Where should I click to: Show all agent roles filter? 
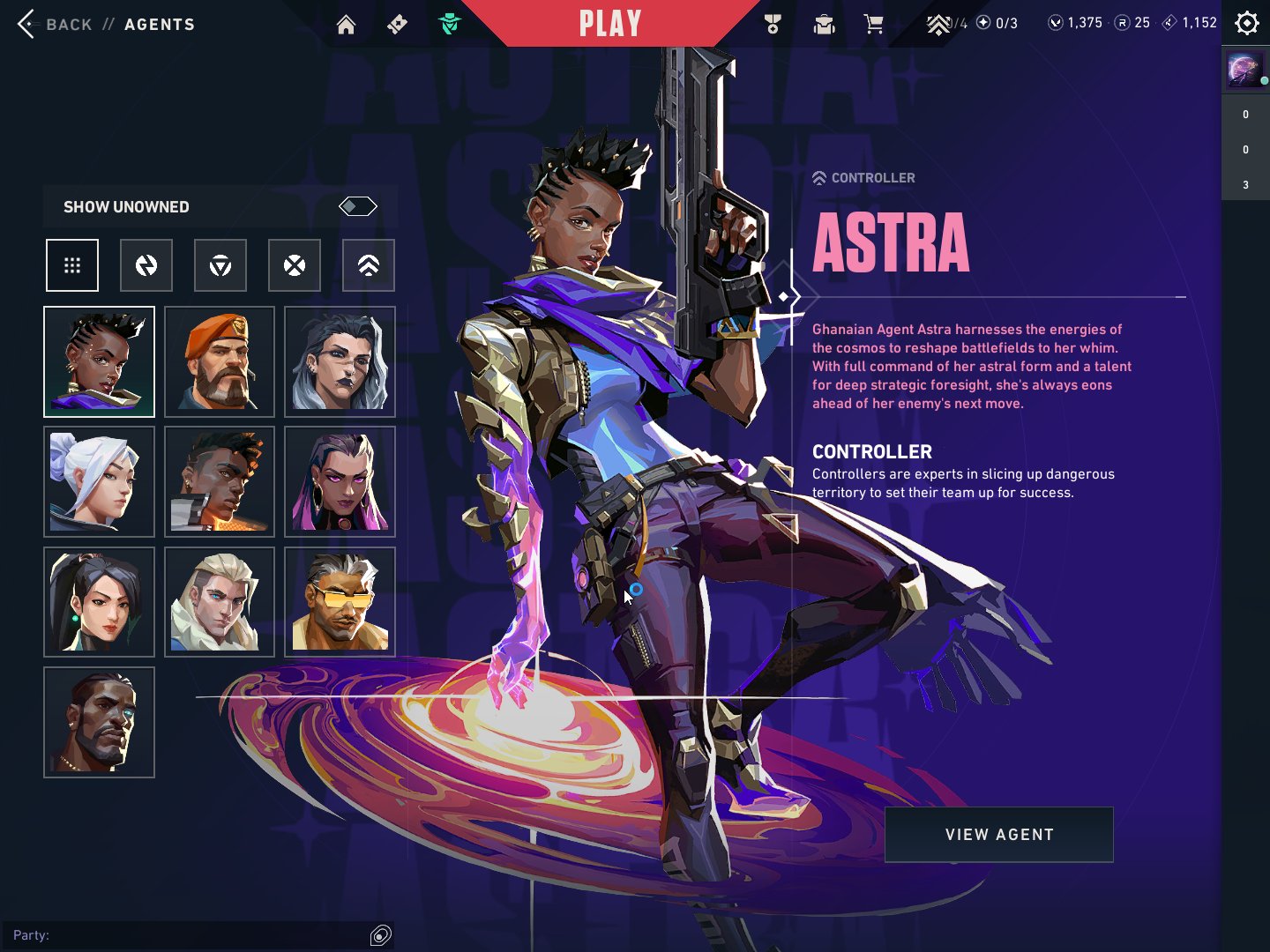72,265
